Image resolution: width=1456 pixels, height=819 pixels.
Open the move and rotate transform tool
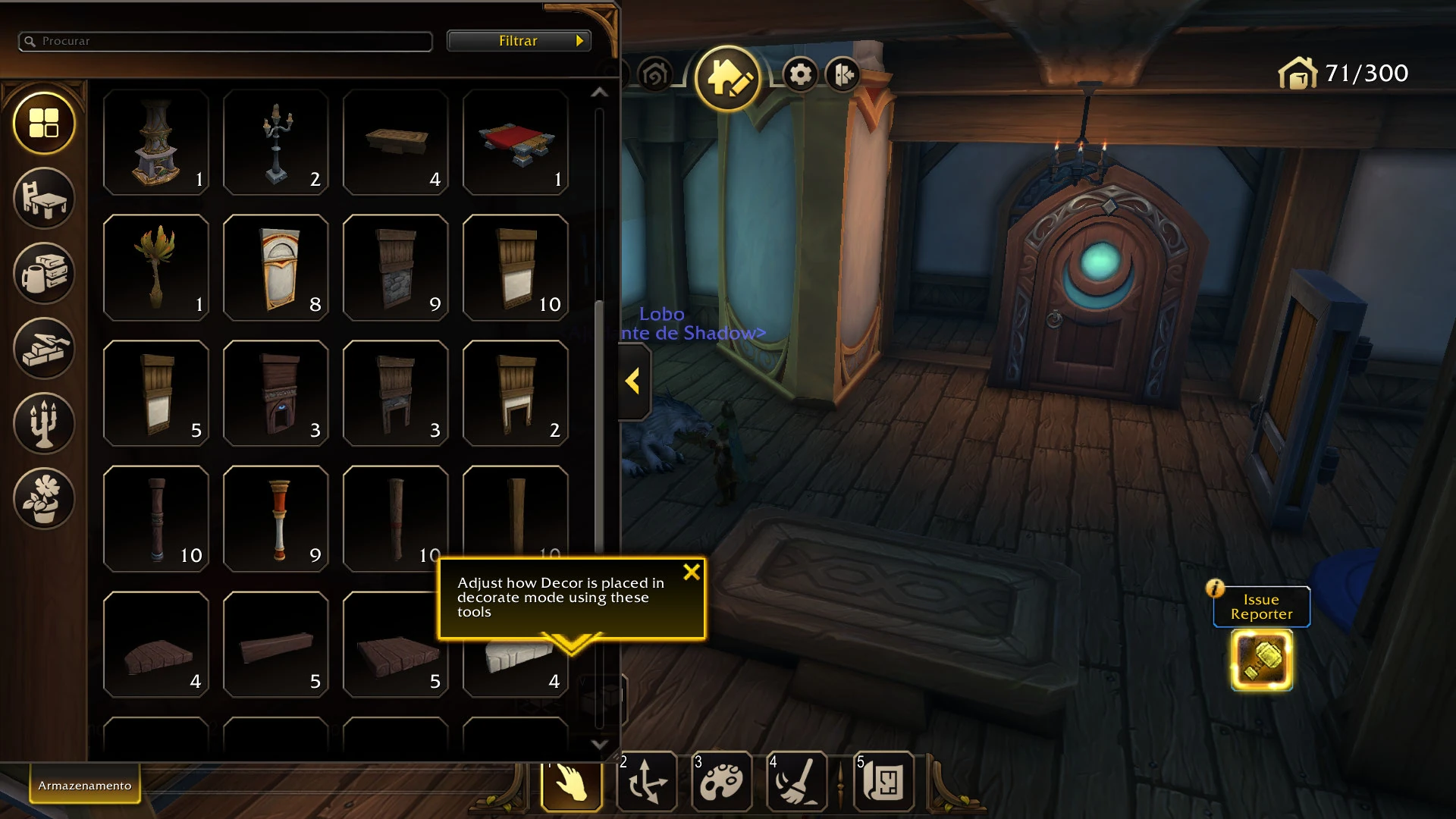pos(648,782)
